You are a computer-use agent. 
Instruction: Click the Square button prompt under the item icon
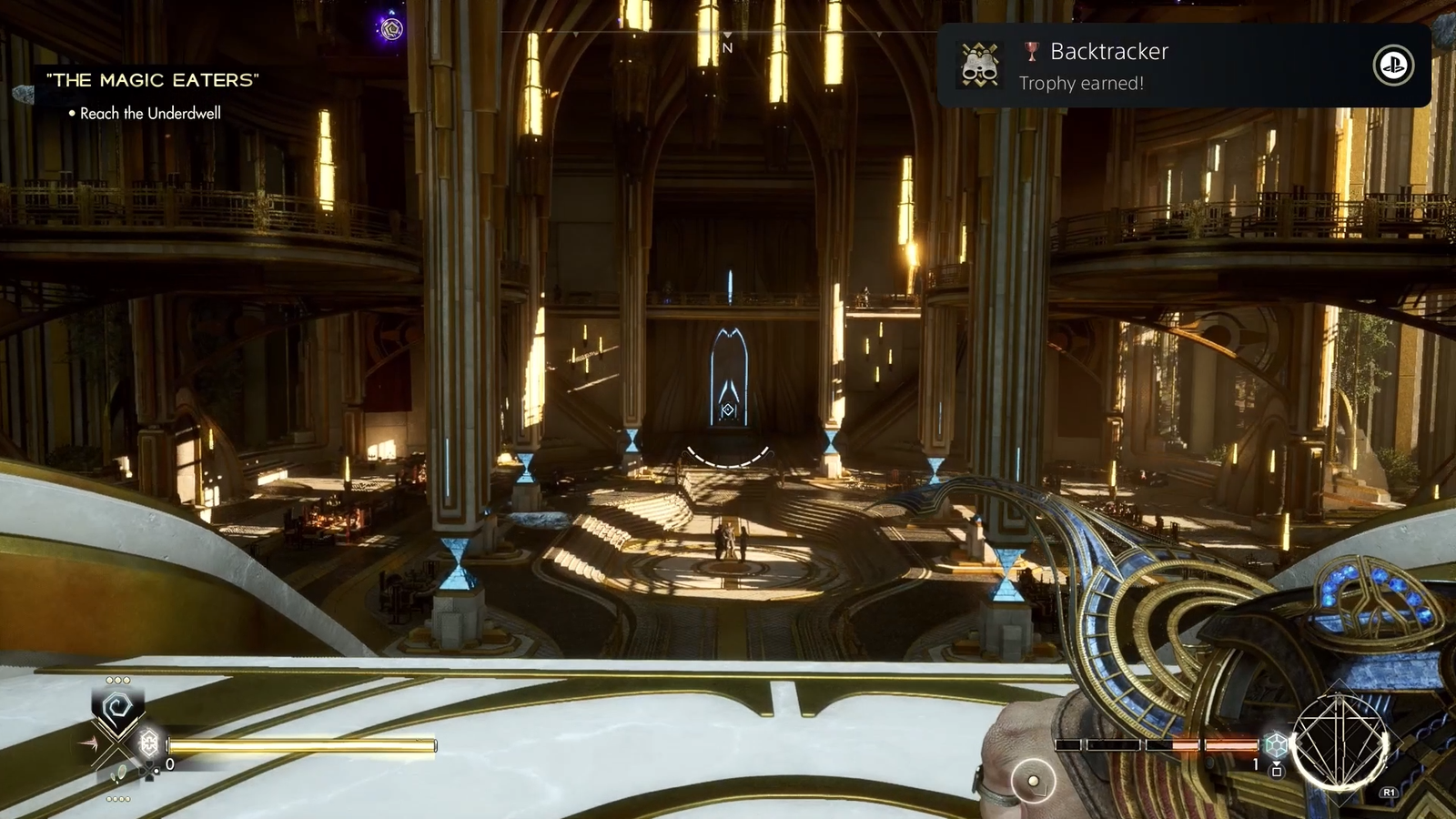pyautogui.click(x=1277, y=771)
